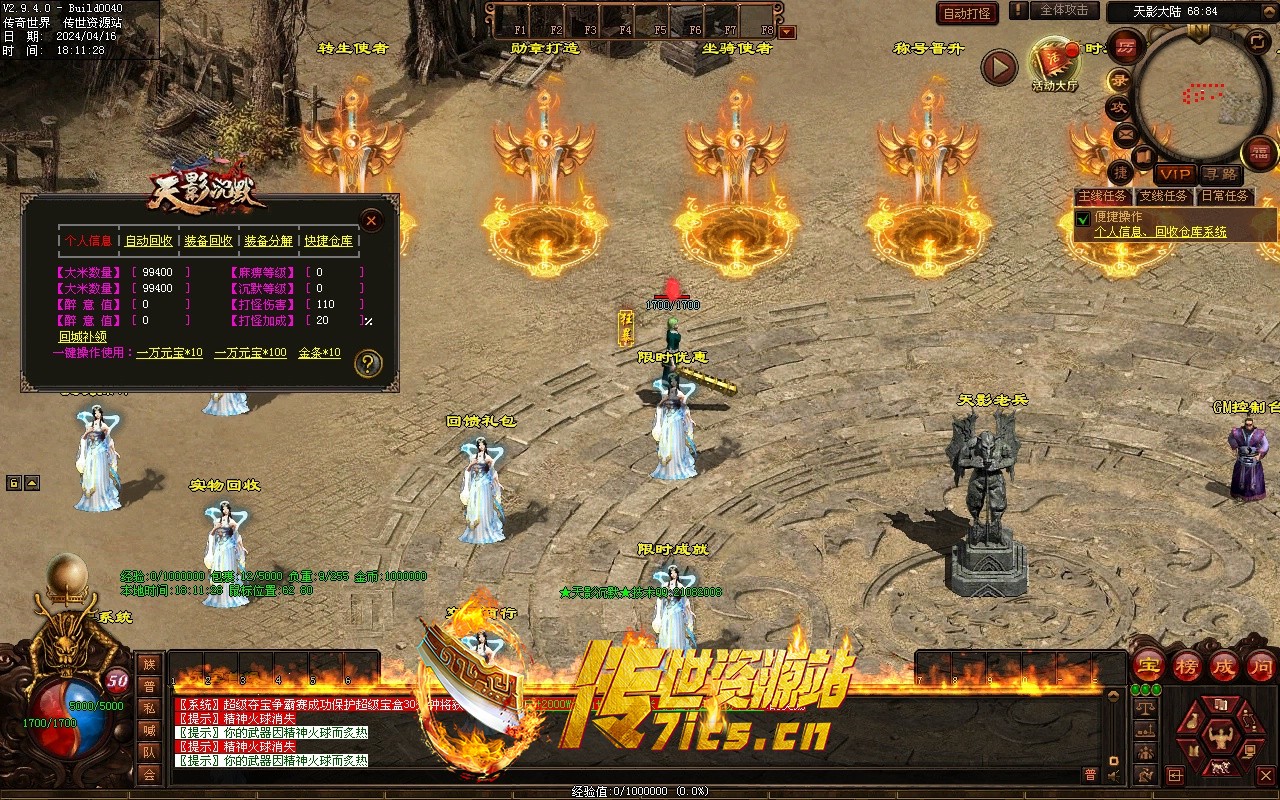
Task: Use the 金条*10 one-click option
Action: click(x=319, y=353)
